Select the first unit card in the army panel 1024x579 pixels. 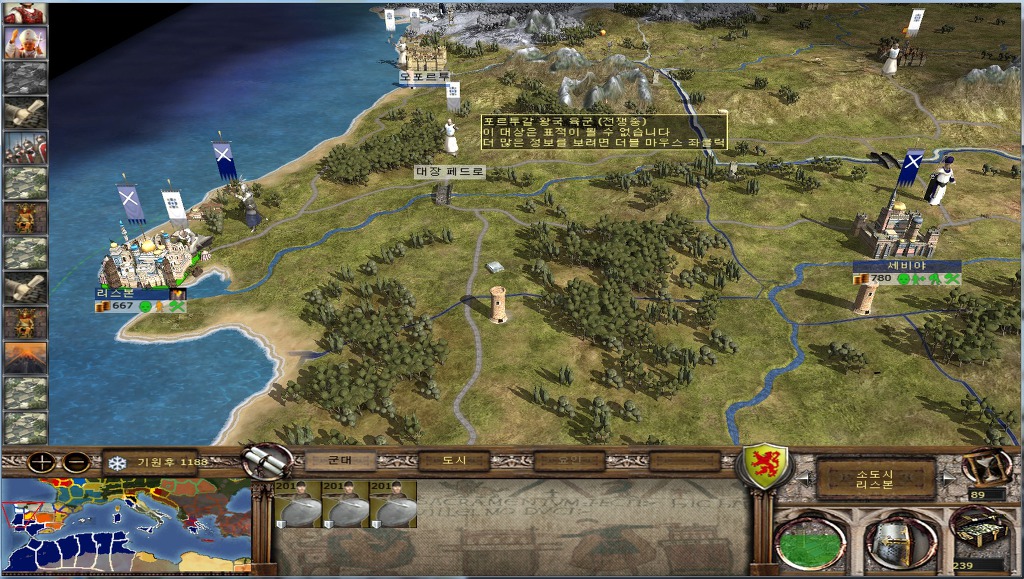click(297, 505)
